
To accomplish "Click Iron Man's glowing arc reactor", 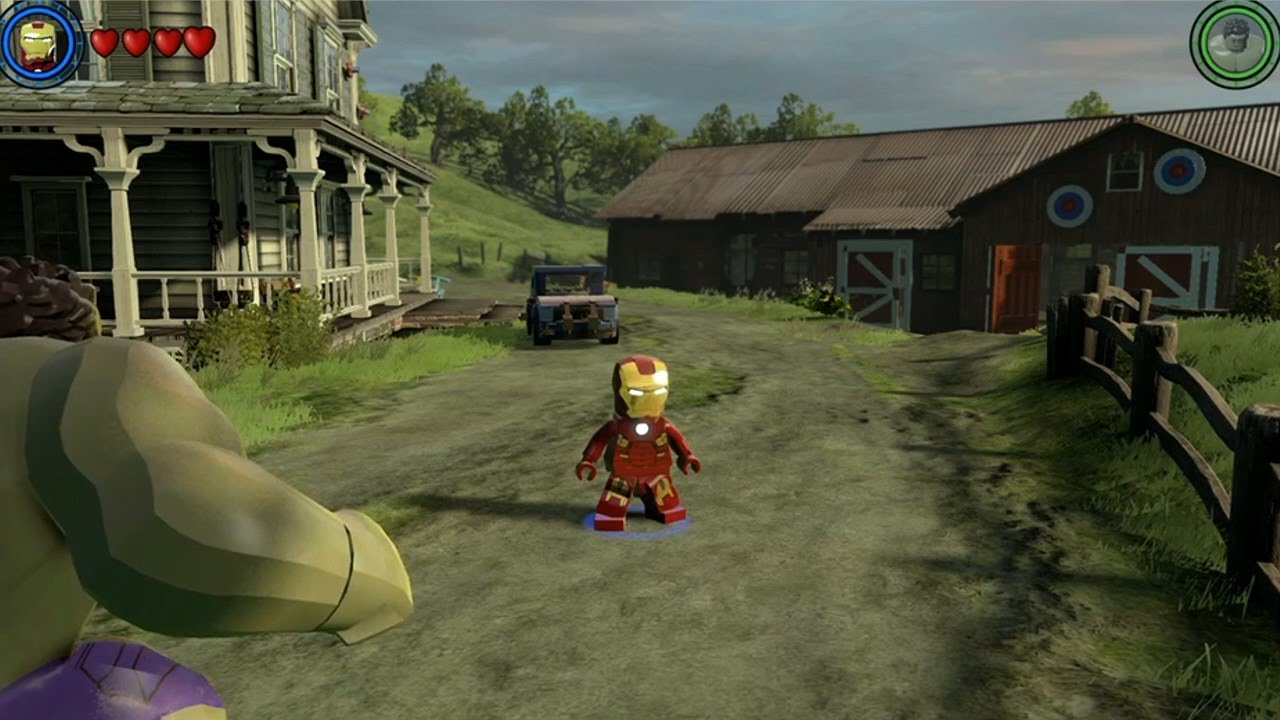I will click(644, 430).
